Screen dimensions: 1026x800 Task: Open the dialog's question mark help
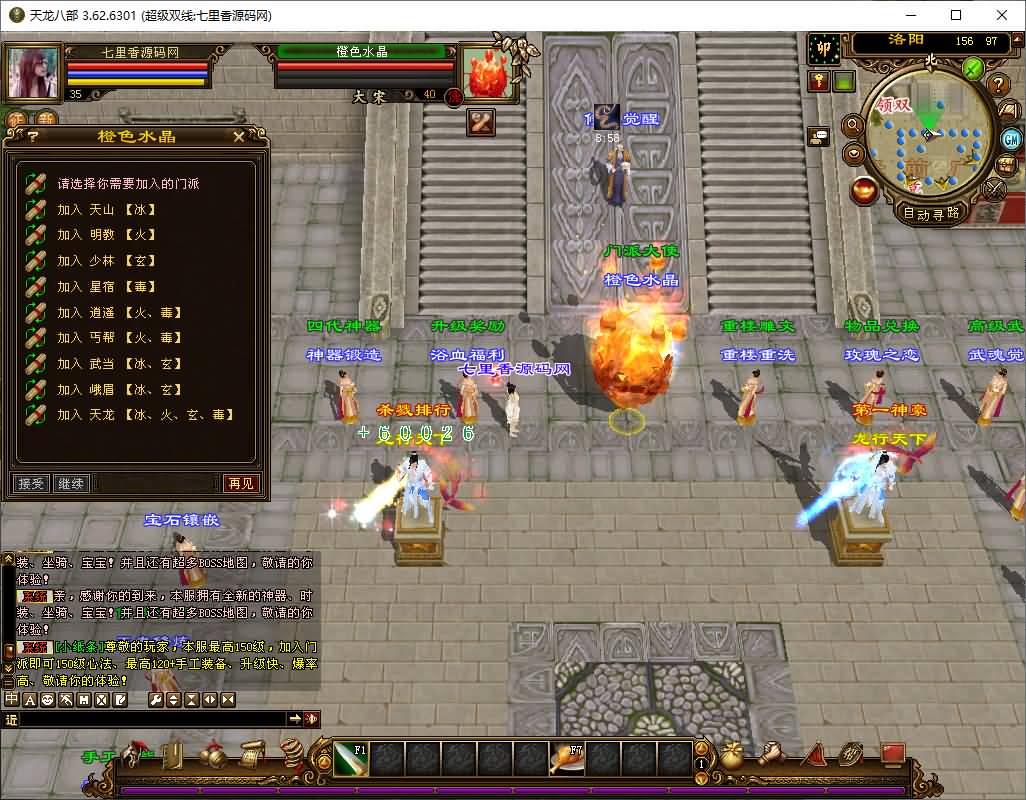click(x=33, y=137)
